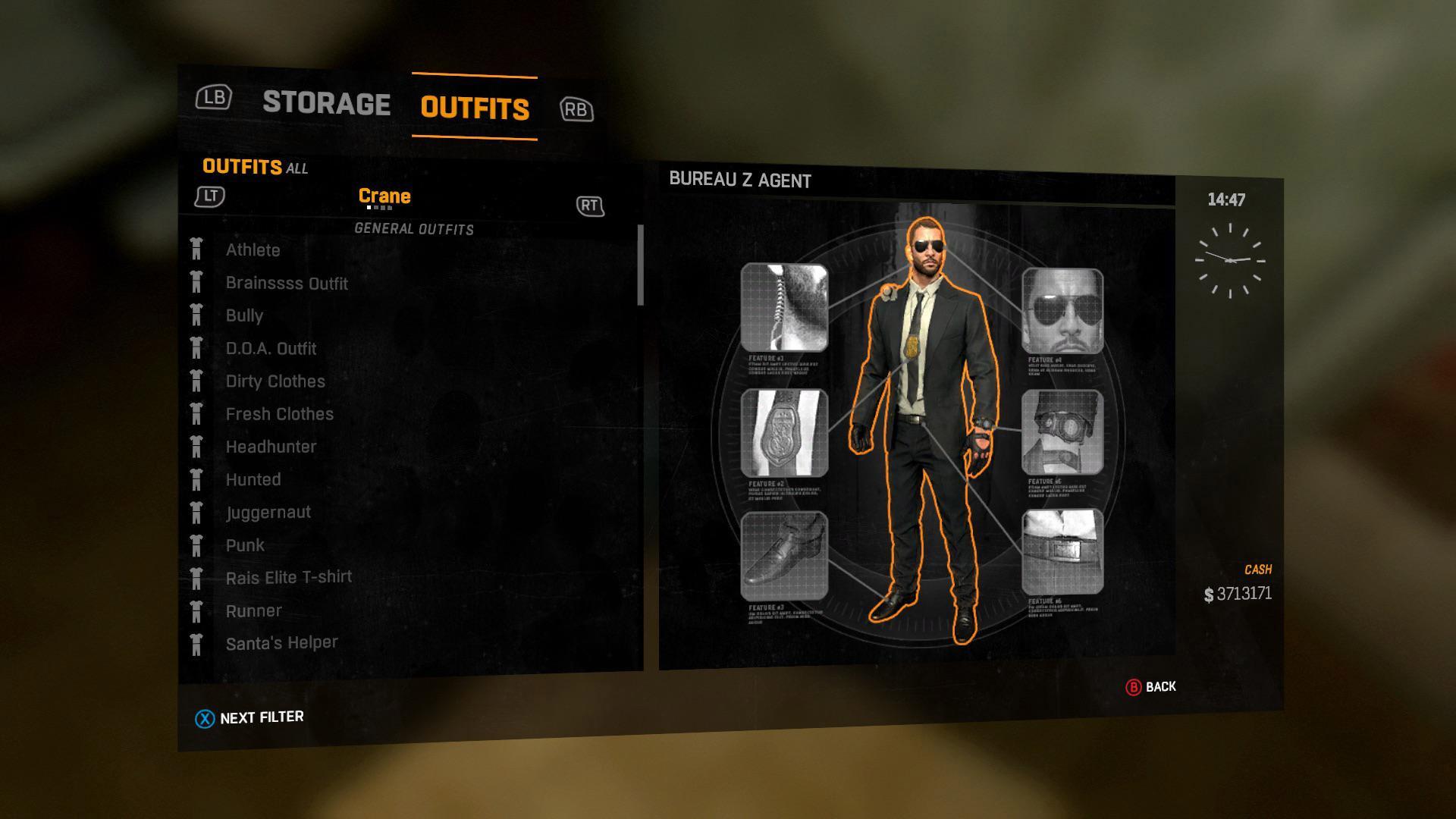Equip the Headhunter outfit
The image size is (1456, 819).
pos(271,447)
